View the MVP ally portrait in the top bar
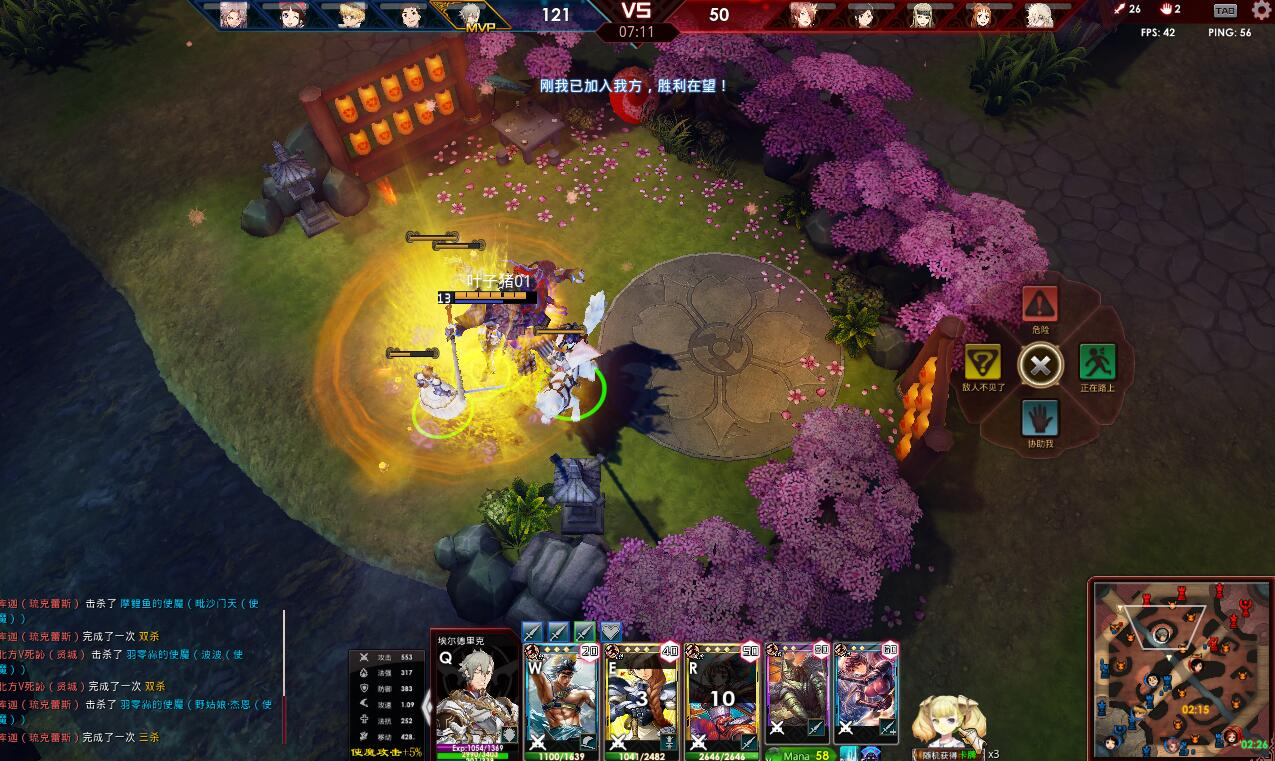1275x761 pixels. point(470,14)
